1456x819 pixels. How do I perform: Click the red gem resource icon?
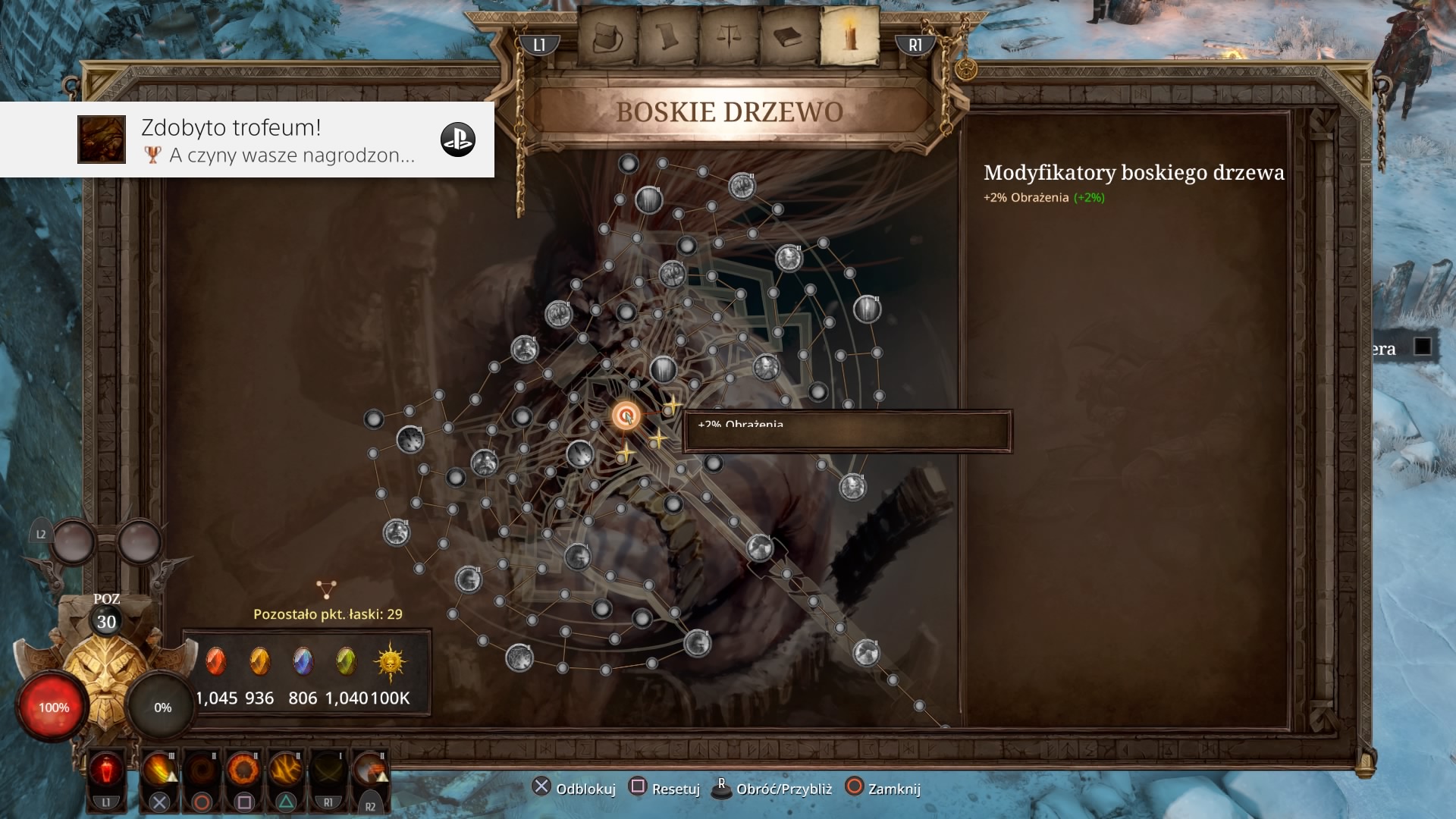coord(216,661)
